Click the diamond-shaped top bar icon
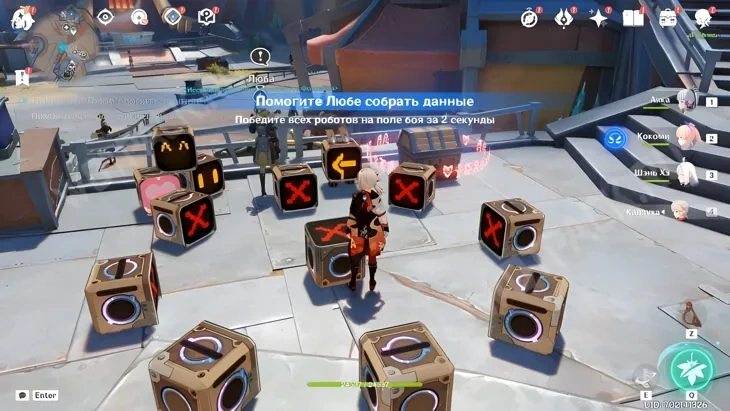The width and height of the screenshot is (730, 411). (x=172, y=17)
